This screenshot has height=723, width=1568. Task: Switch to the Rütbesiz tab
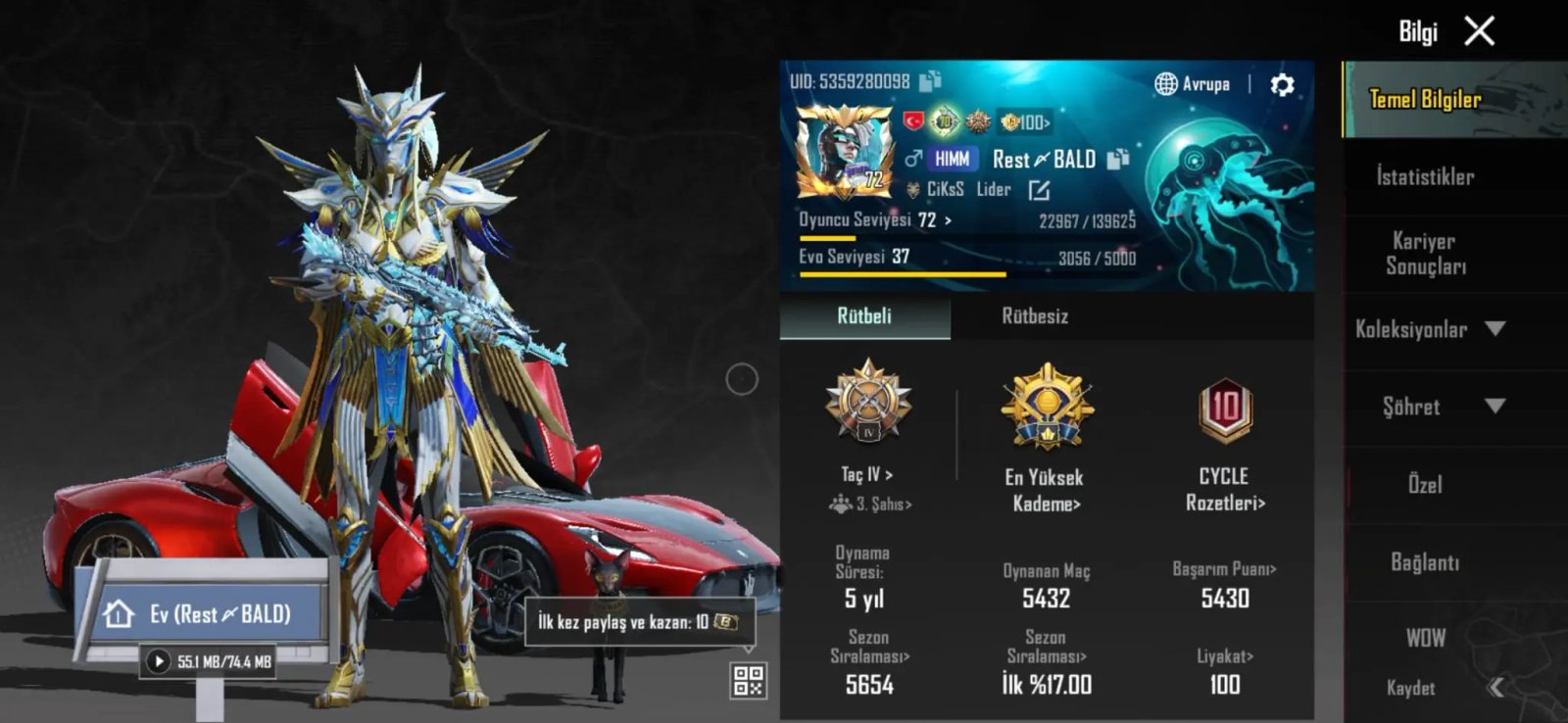tap(1035, 316)
